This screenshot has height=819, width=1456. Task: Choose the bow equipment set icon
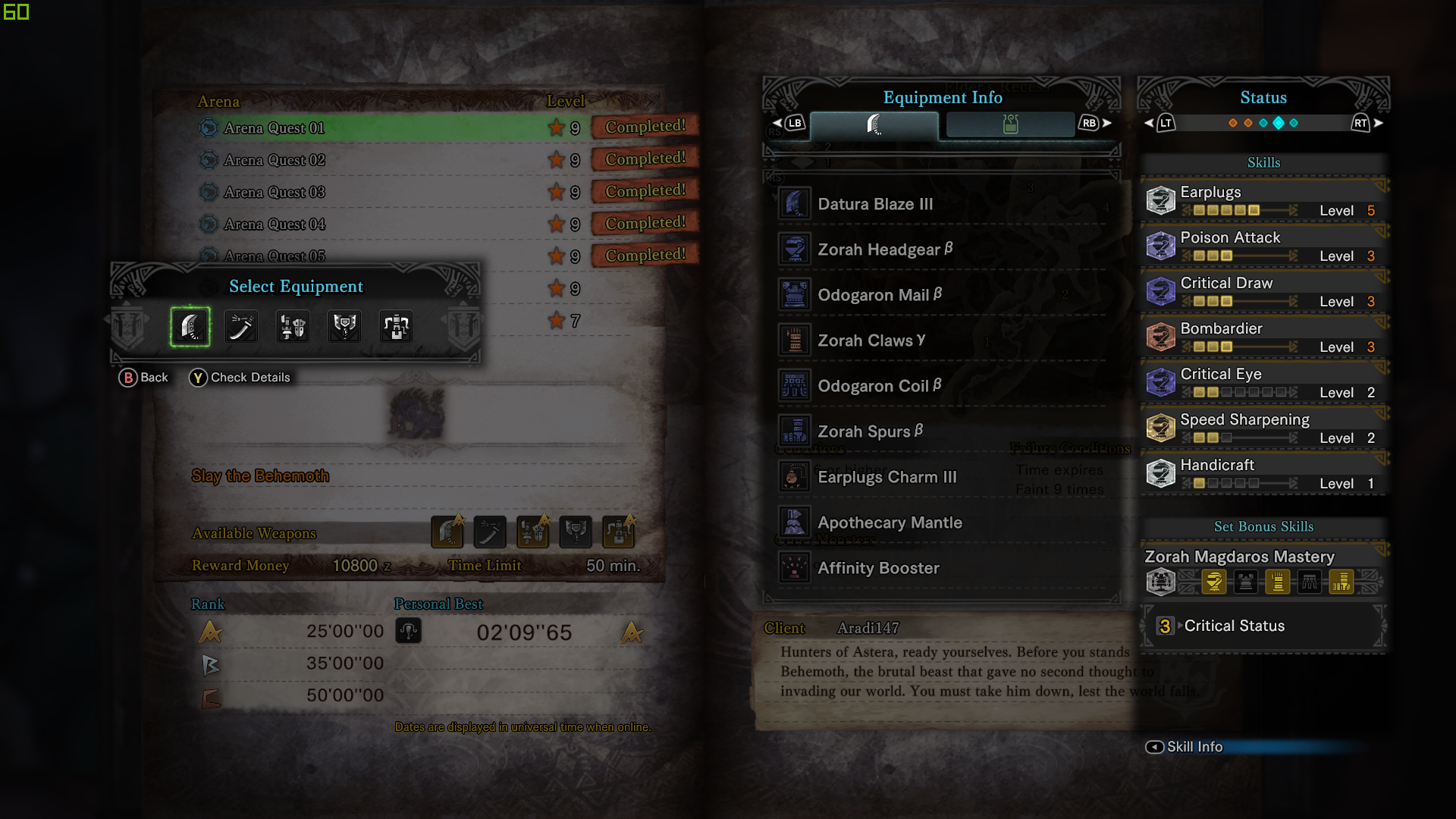(241, 327)
